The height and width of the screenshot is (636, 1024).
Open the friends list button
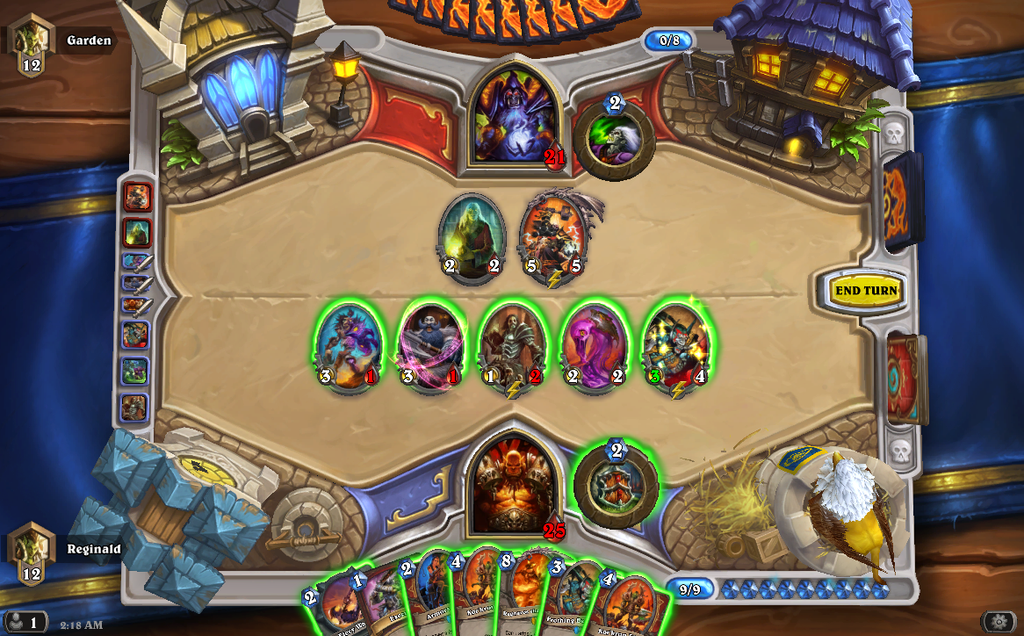pyautogui.click(x=24, y=622)
